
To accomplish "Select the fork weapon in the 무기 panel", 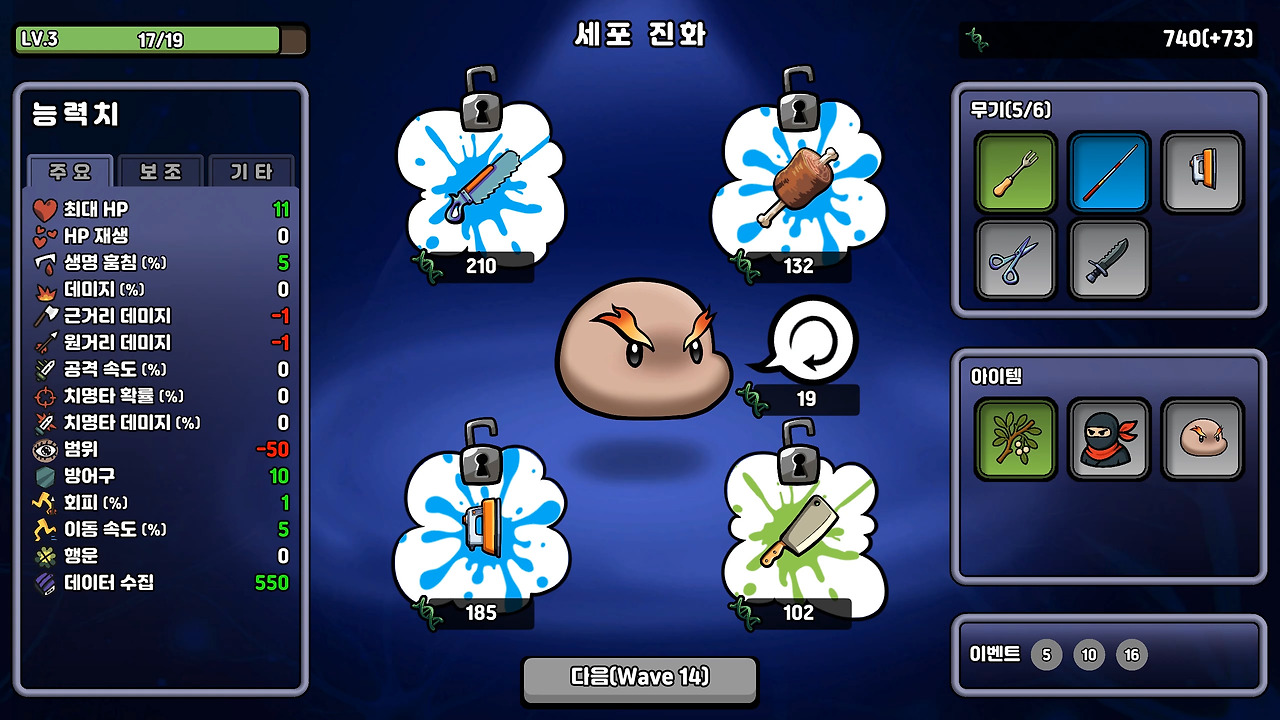I will pos(1016,172).
